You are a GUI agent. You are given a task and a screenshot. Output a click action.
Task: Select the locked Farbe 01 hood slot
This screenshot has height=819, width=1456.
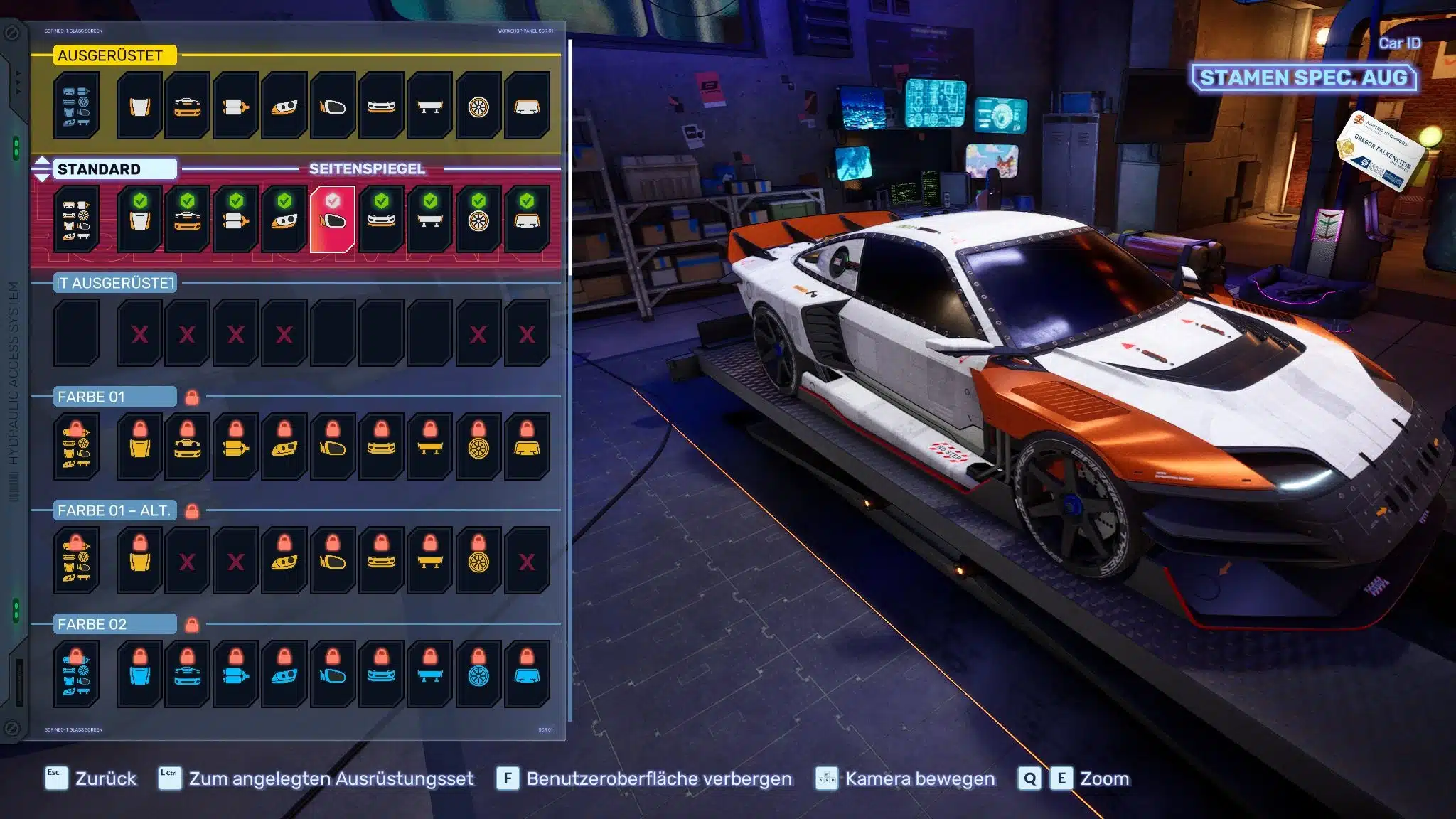coord(140,446)
